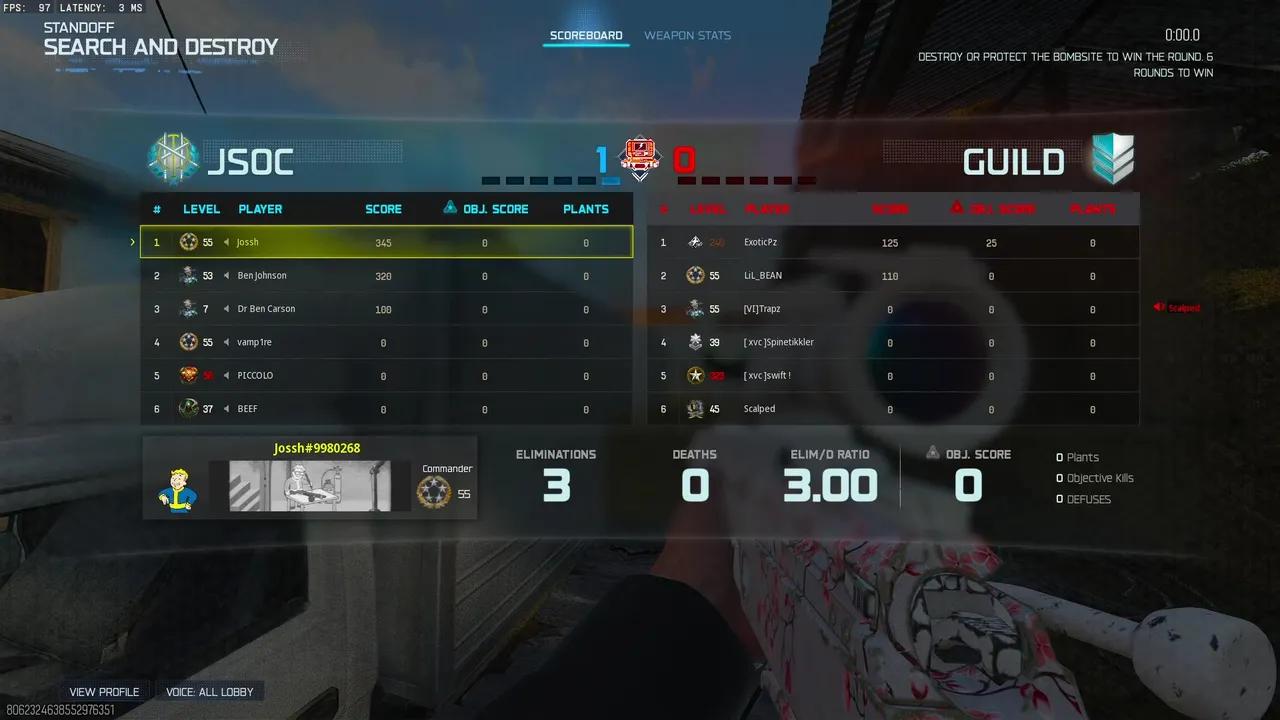The width and height of the screenshot is (1280, 720).
Task: Select the Scalped player row
Action: (892, 409)
